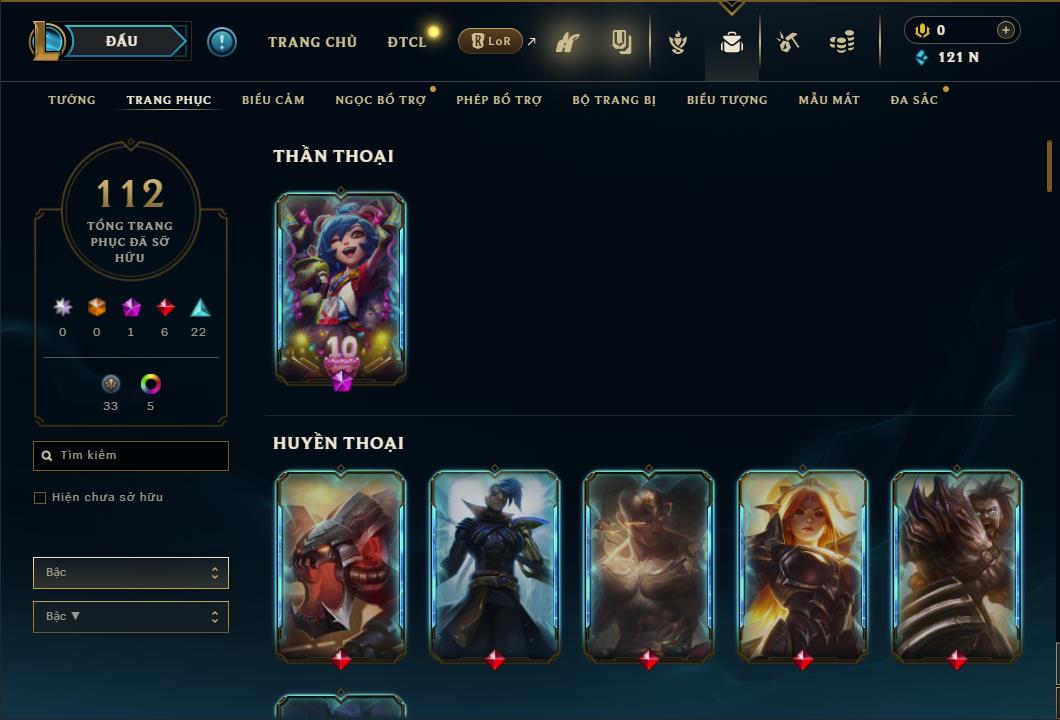Launch the LoR link

491,42
